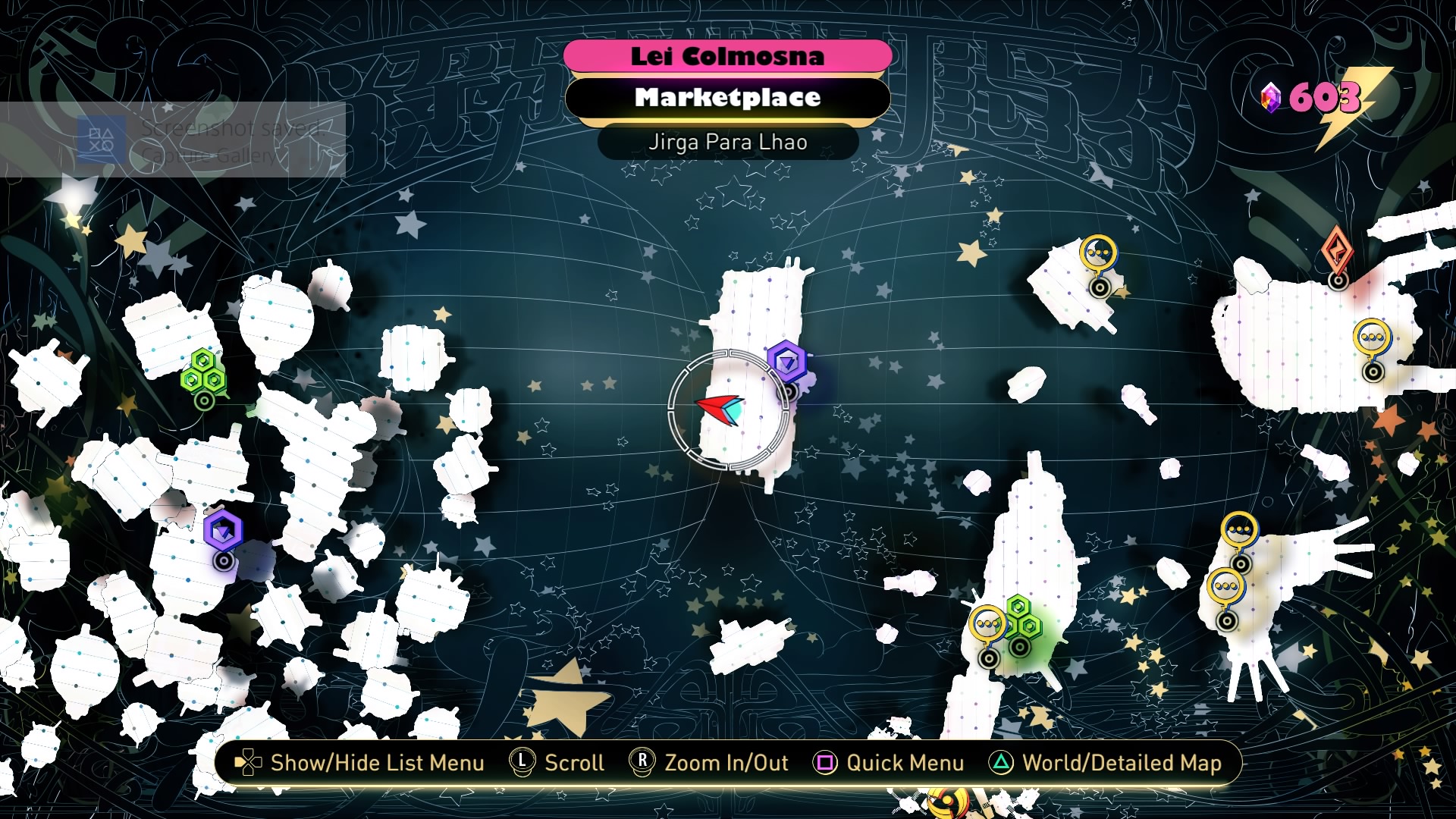Pick the yellow speech marker adjacent to the green hexagons
Screen dimensions: 1456x819
tap(987, 626)
